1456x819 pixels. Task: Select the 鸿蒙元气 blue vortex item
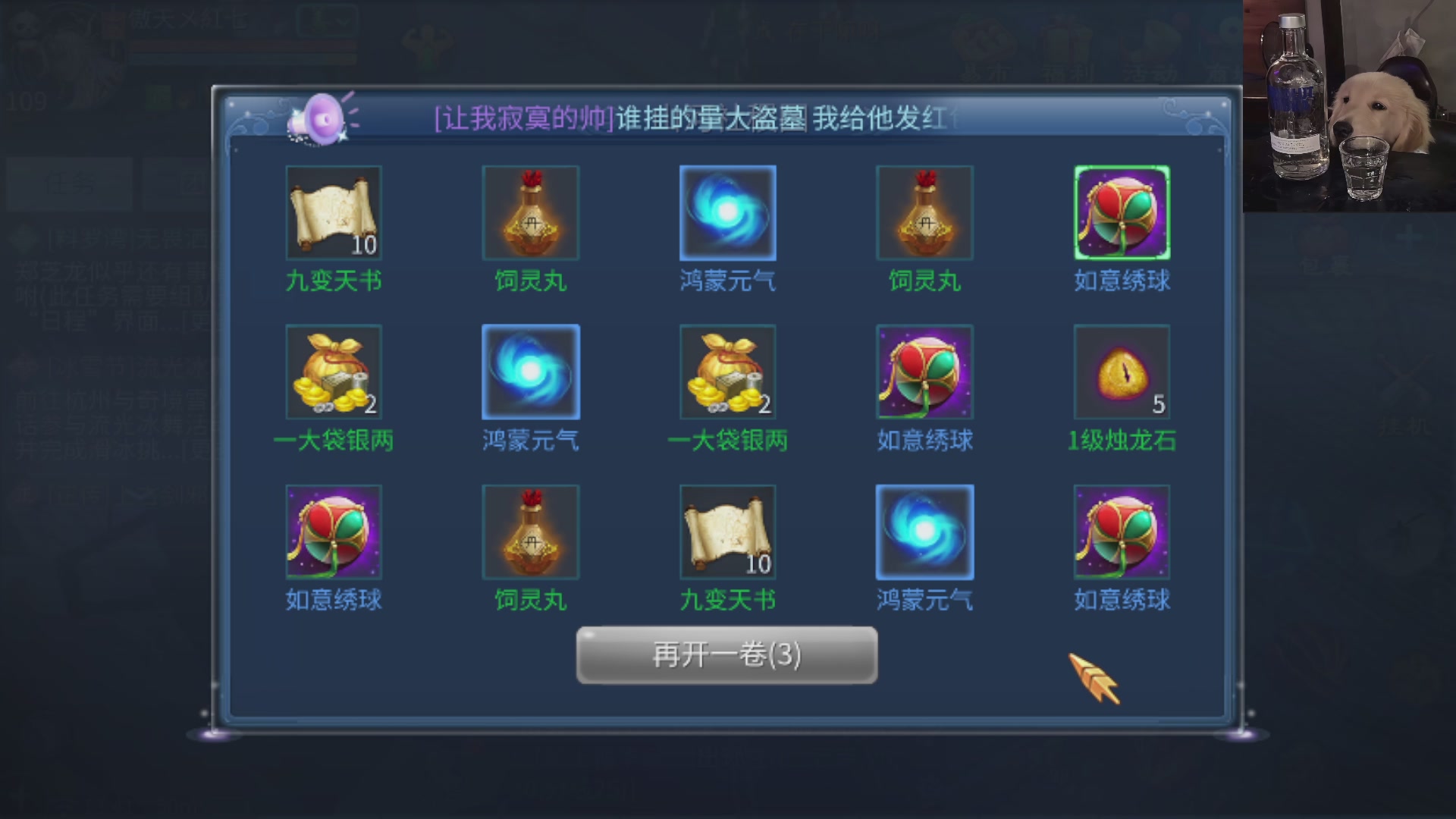pyautogui.click(x=727, y=212)
